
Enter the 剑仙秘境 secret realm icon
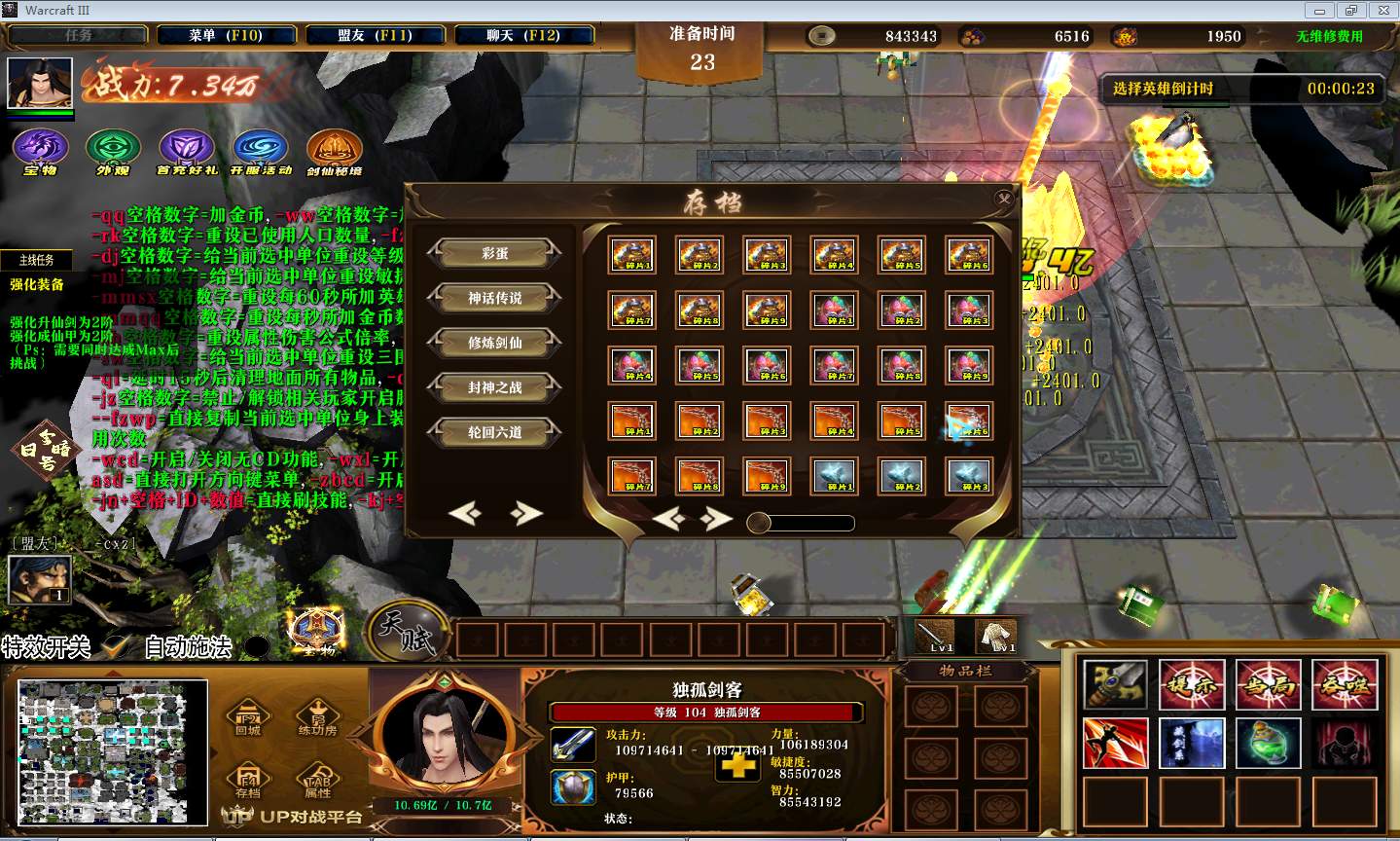(x=334, y=149)
